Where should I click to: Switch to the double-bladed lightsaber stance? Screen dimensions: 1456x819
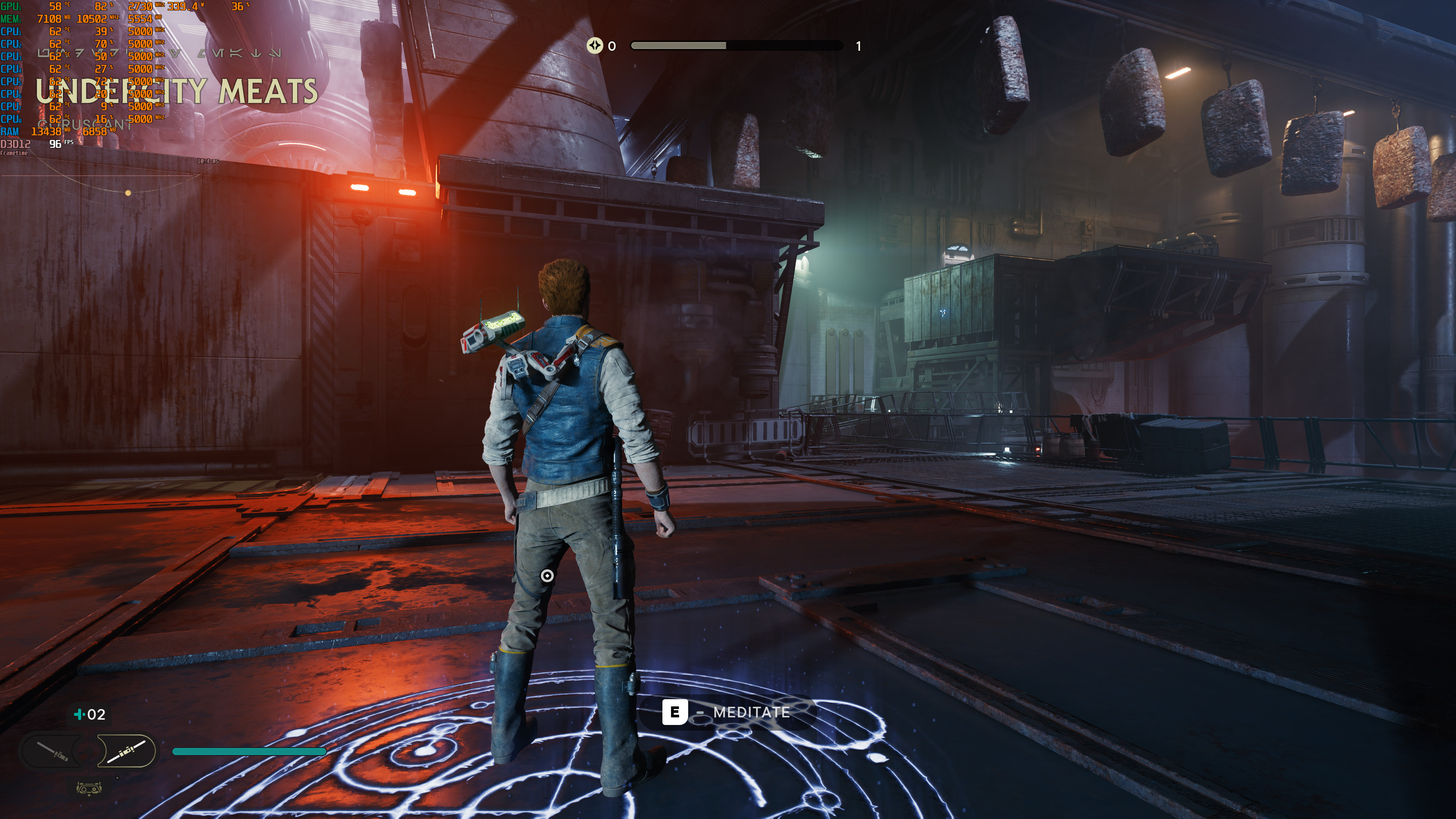pyautogui.click(x=127, y=751)
